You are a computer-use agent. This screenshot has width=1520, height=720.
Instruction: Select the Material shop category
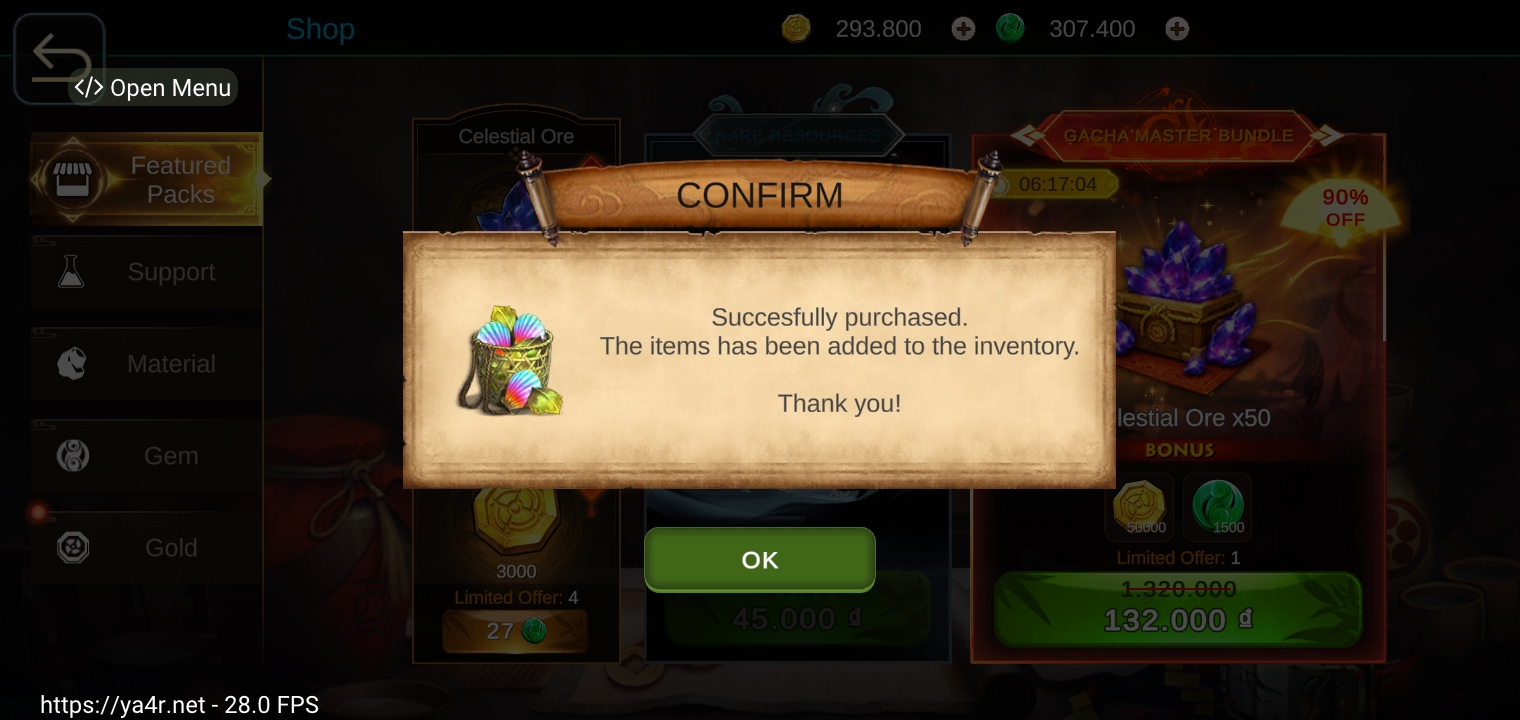(146, 364)
